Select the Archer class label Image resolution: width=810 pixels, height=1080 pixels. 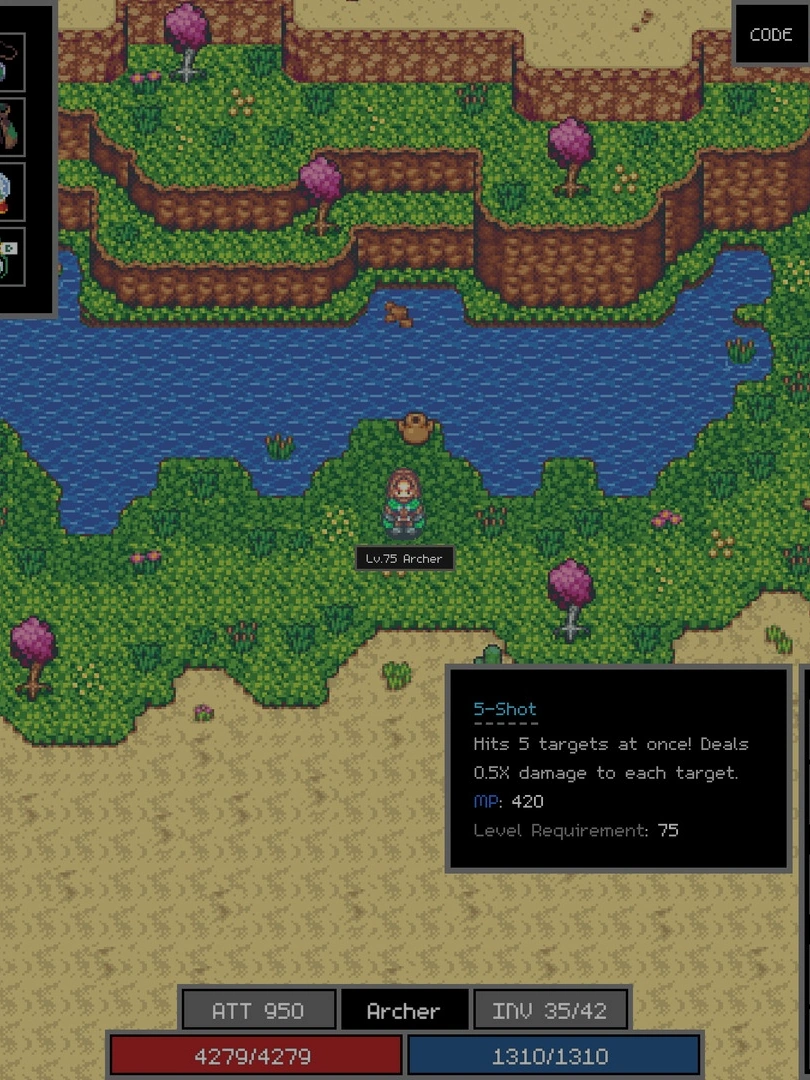[403, 1010]
